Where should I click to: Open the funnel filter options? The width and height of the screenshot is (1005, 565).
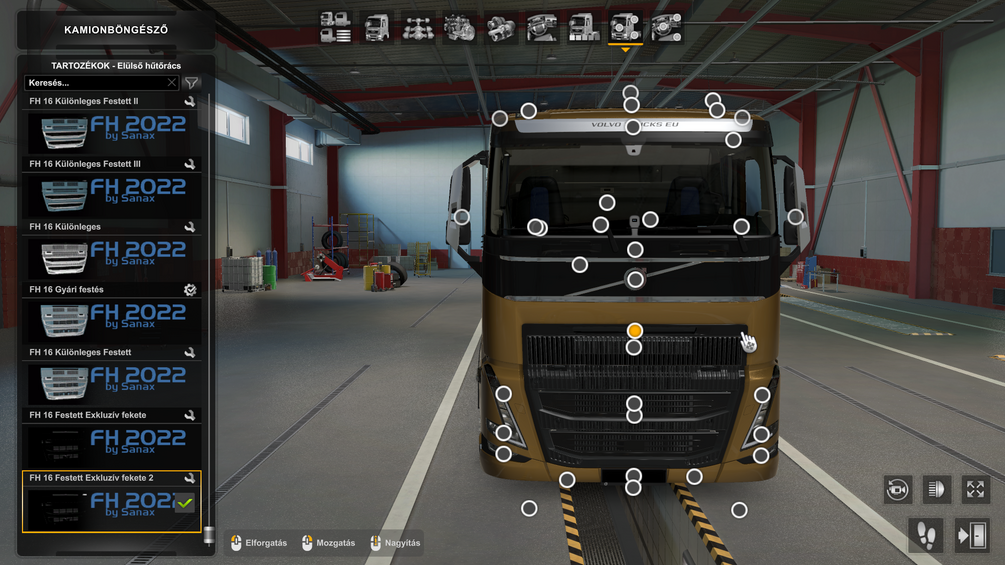pyautogui.click(x=191, y=83)
